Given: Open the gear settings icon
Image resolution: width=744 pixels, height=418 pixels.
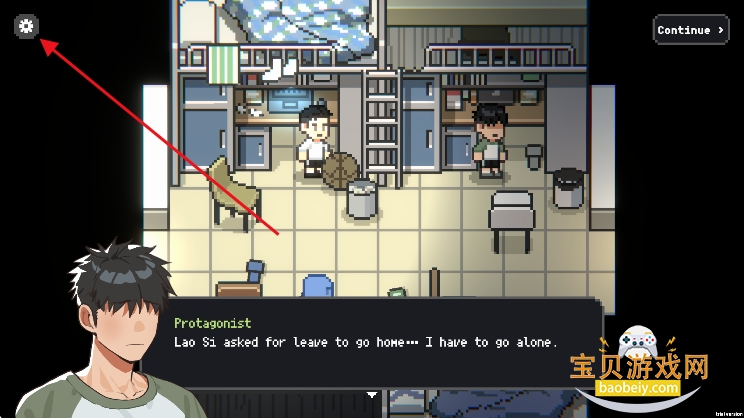Looking at the screenshot, I should [x=26, y=26].
